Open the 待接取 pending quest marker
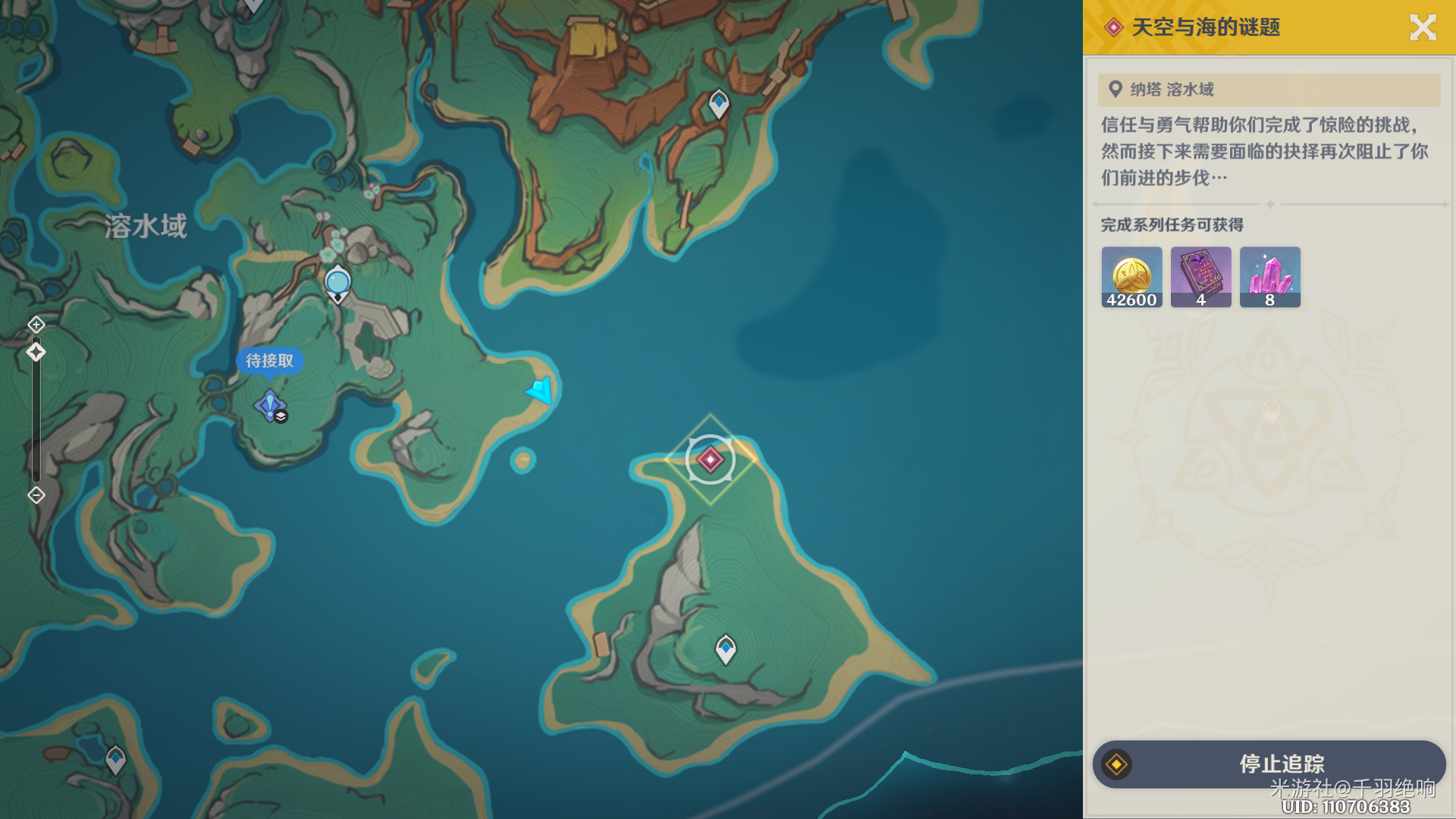This screenshot has width=1456, height=819. tap(270, 405)
